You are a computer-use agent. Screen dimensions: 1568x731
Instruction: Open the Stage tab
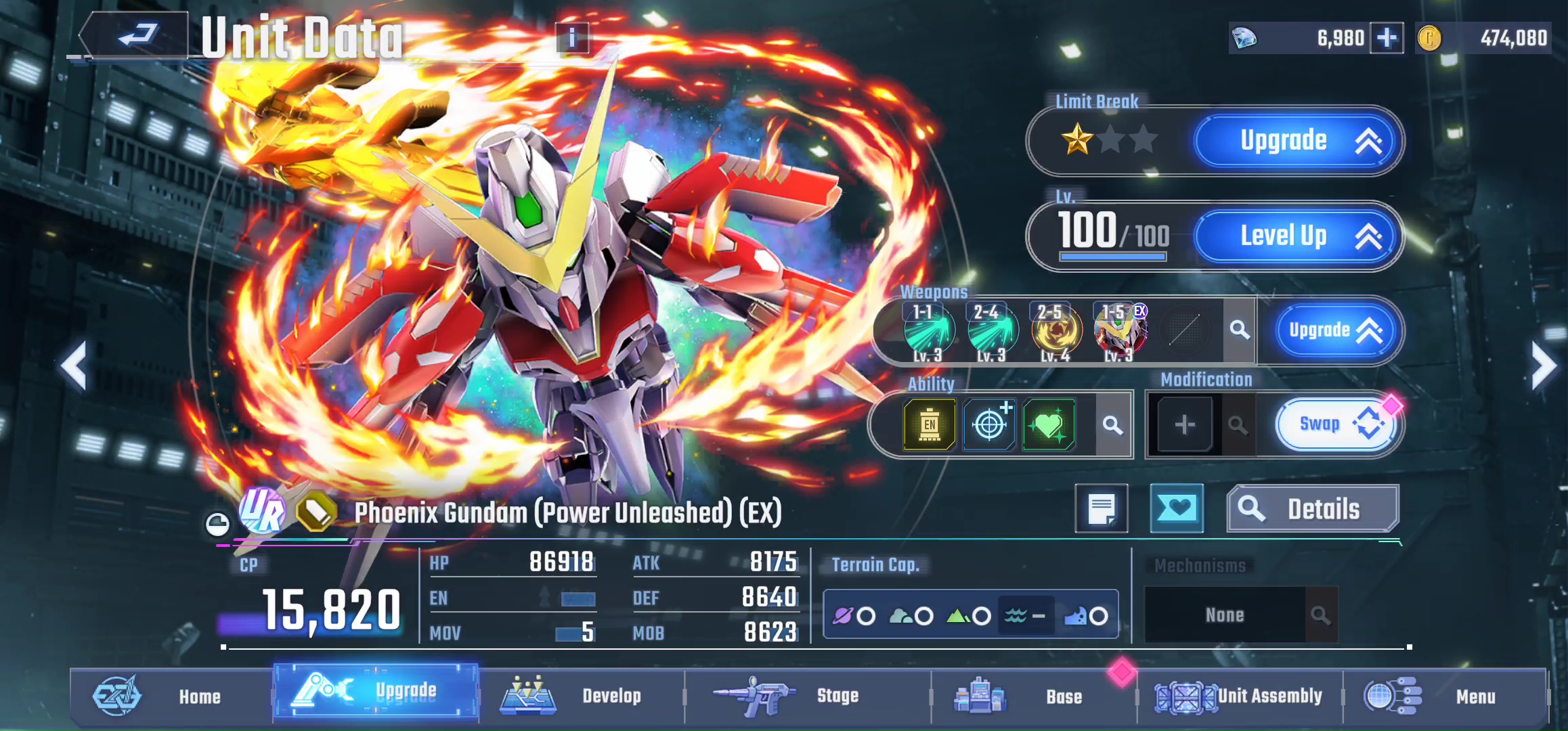[x=806, y=696]
